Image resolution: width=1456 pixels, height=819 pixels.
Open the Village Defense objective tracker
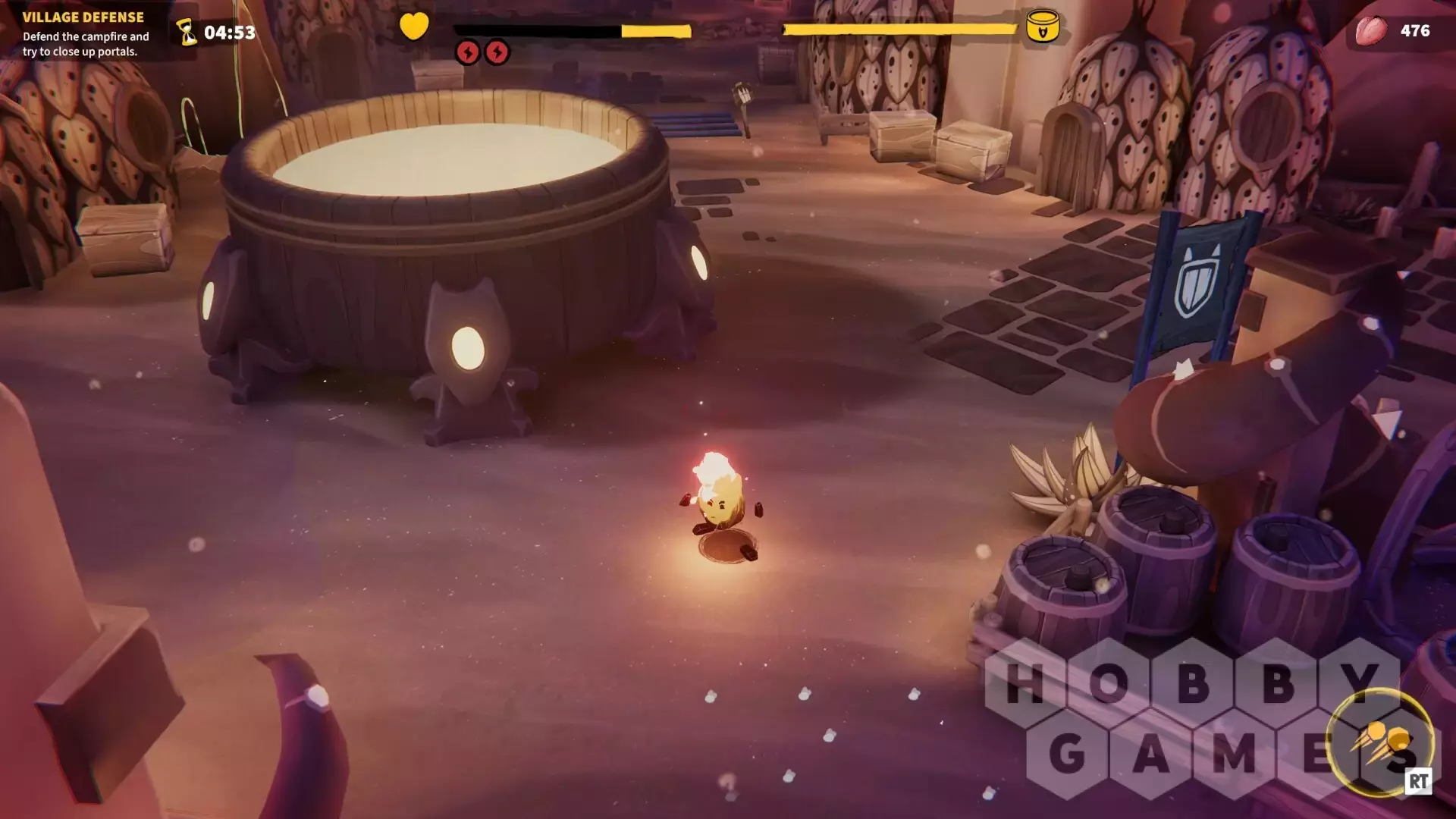coord(85,34)
